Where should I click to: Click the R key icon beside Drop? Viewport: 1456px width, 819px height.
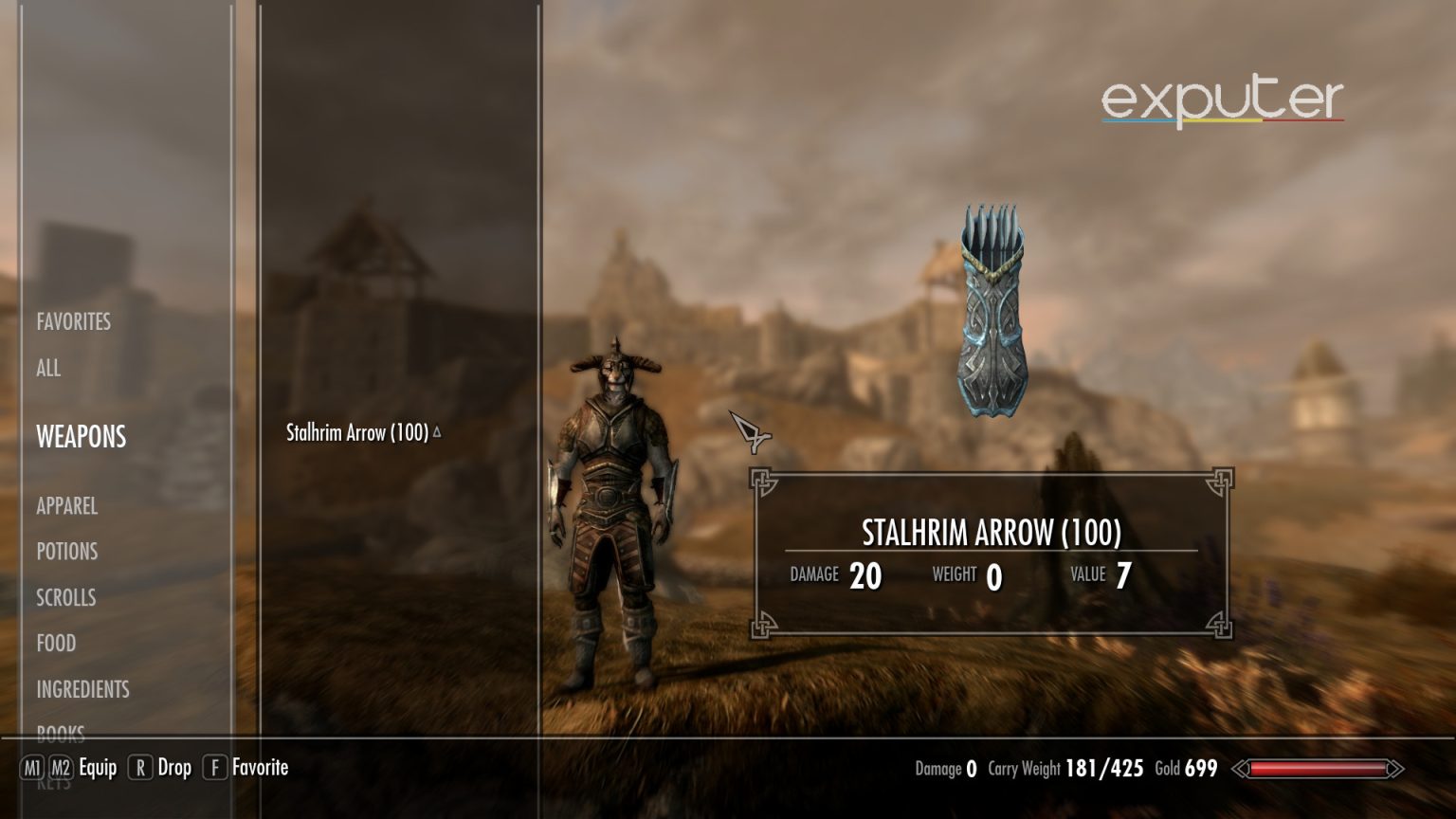[140, 768]
